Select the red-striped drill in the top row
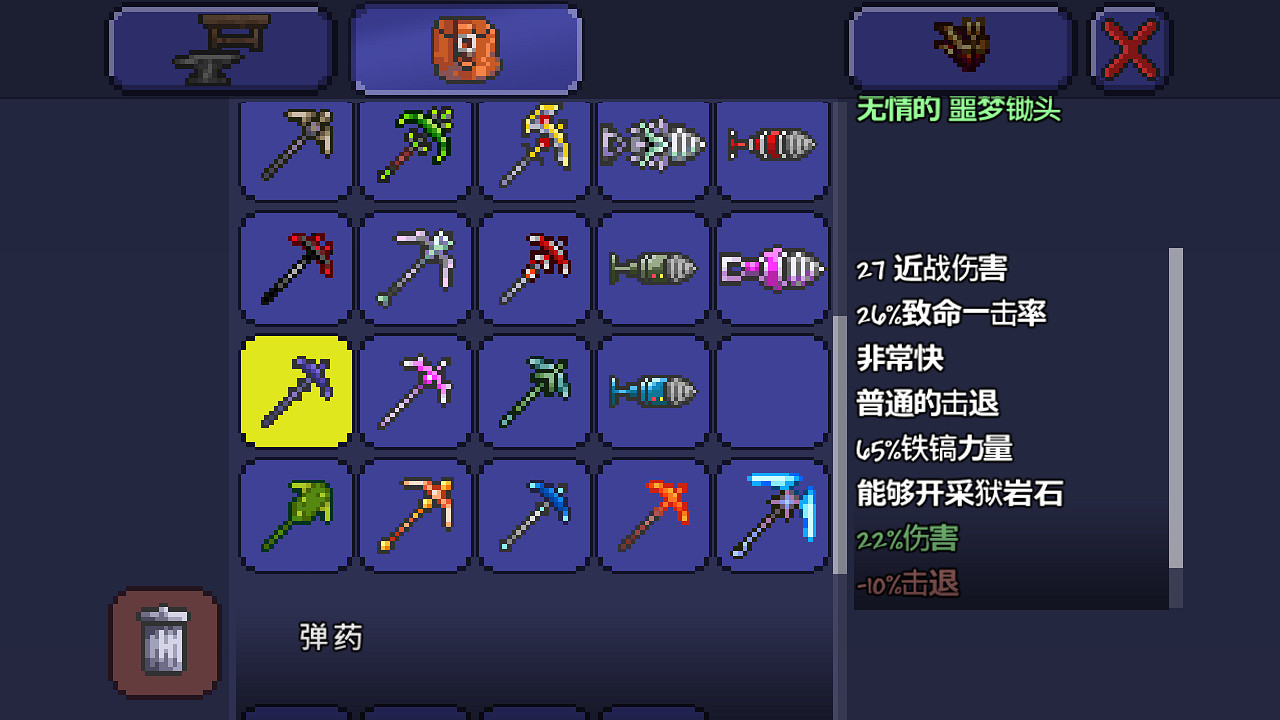This screenshot has height=720, width=1280. pyautogui.click(x=772, y=150)
